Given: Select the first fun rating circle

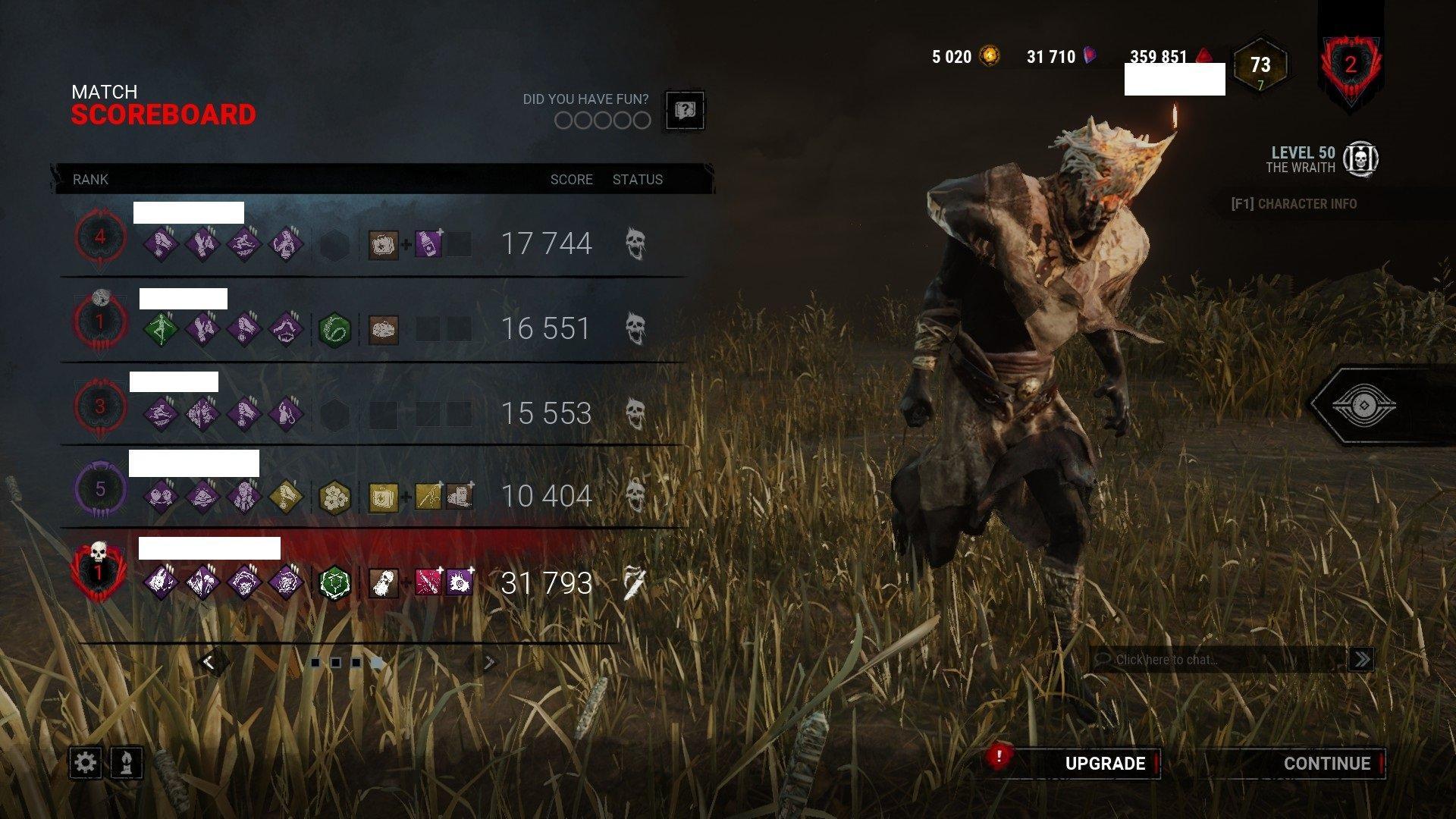Looking at the screenshot, I should point(563,121).
